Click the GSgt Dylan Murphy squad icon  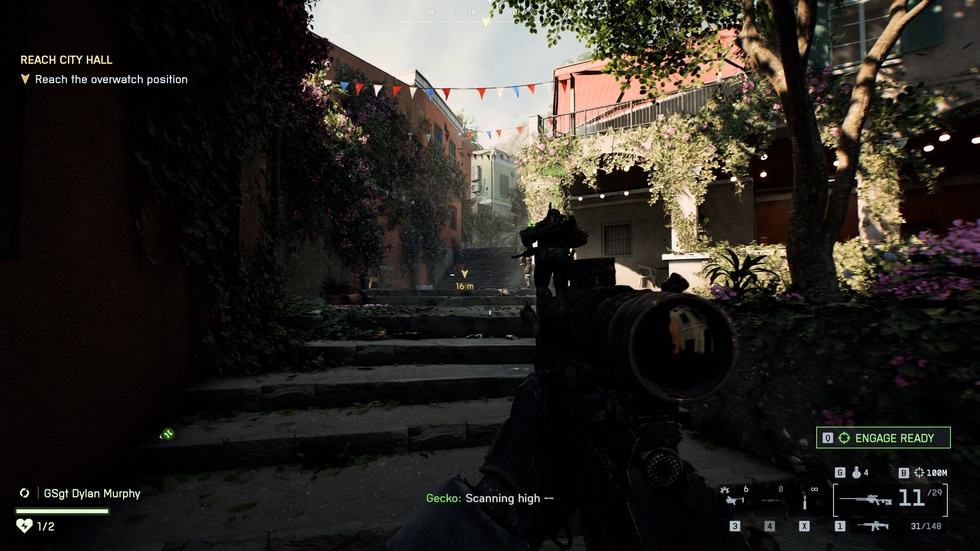25,493
